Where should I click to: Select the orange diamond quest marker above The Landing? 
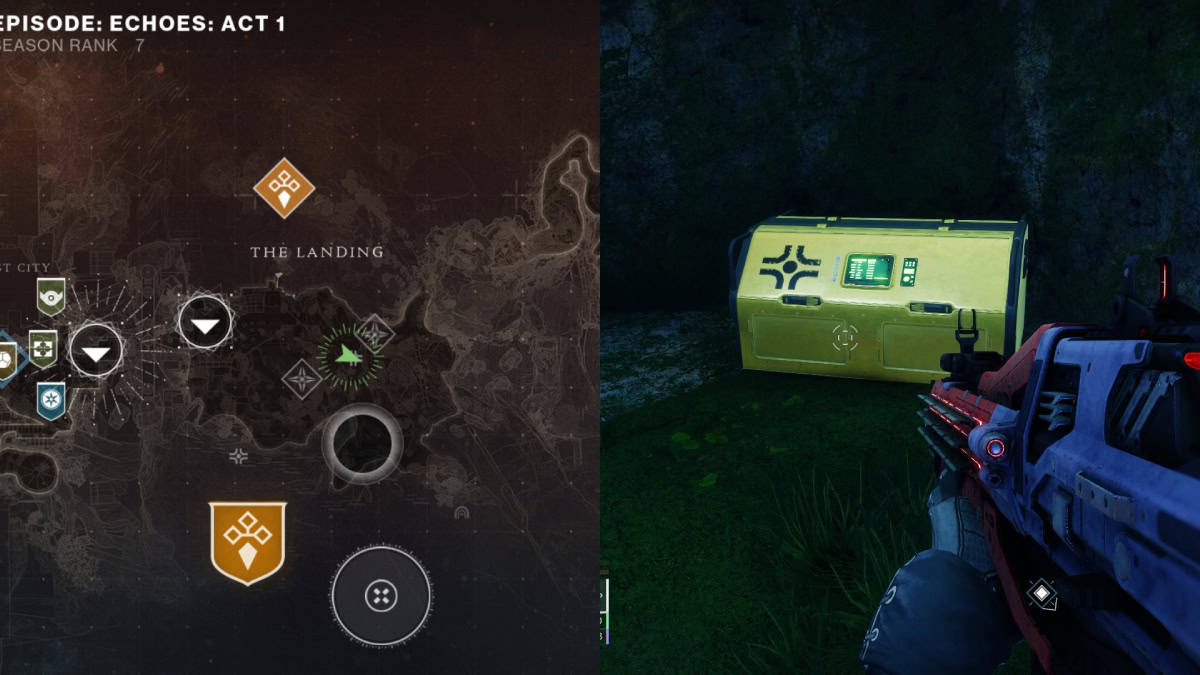(284, 188)
